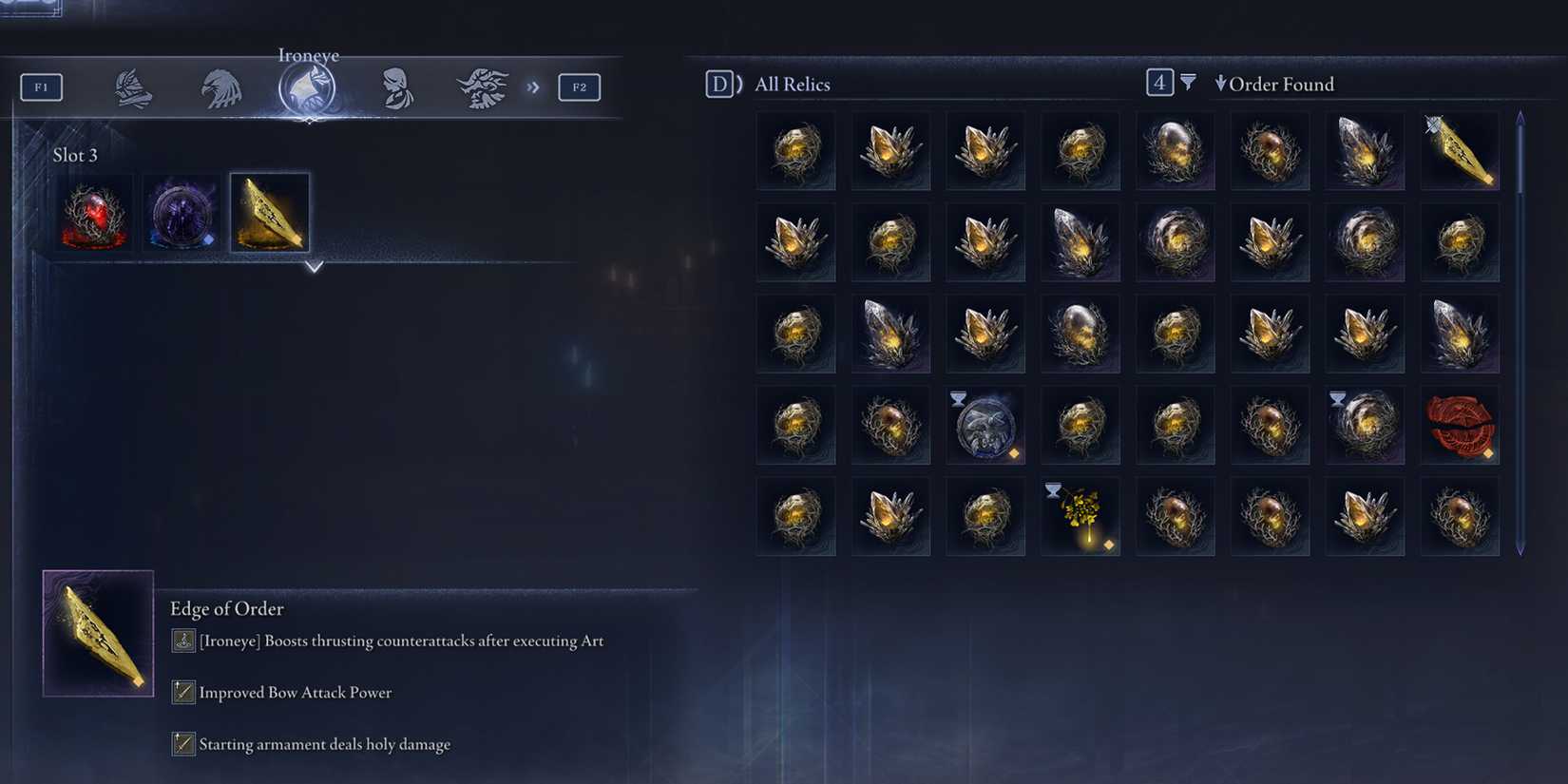This screenshot has height=784, width=1568.
Task: Select the red relic in Slot 3
Action: 97,213
